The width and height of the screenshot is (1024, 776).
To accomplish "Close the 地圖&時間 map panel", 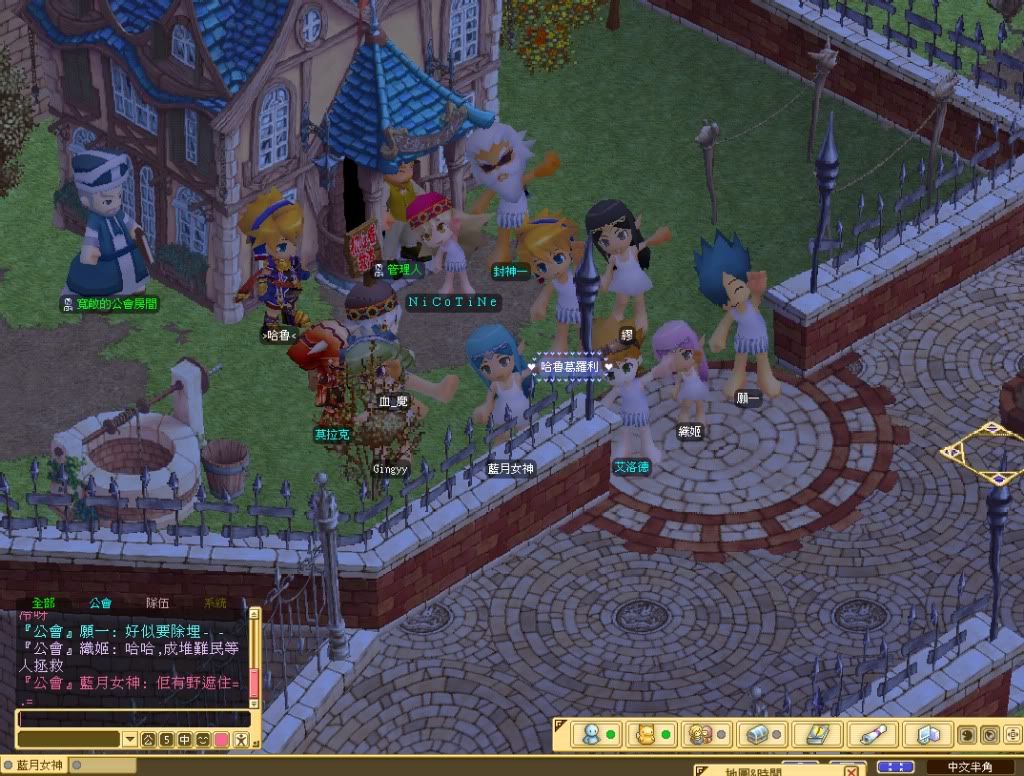I will point(851,770).
